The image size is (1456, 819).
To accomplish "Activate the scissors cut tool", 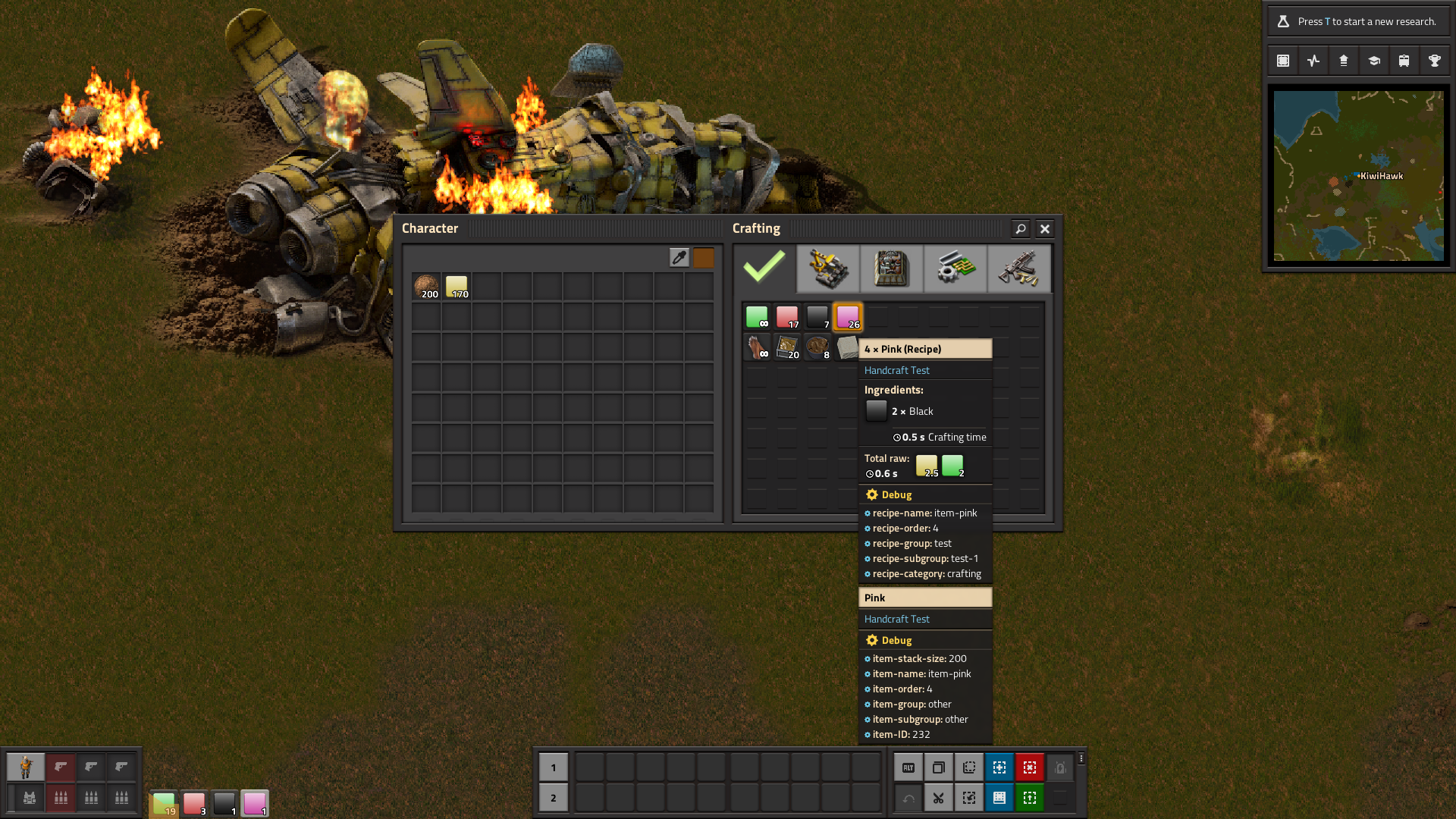I will pos(939,798).
